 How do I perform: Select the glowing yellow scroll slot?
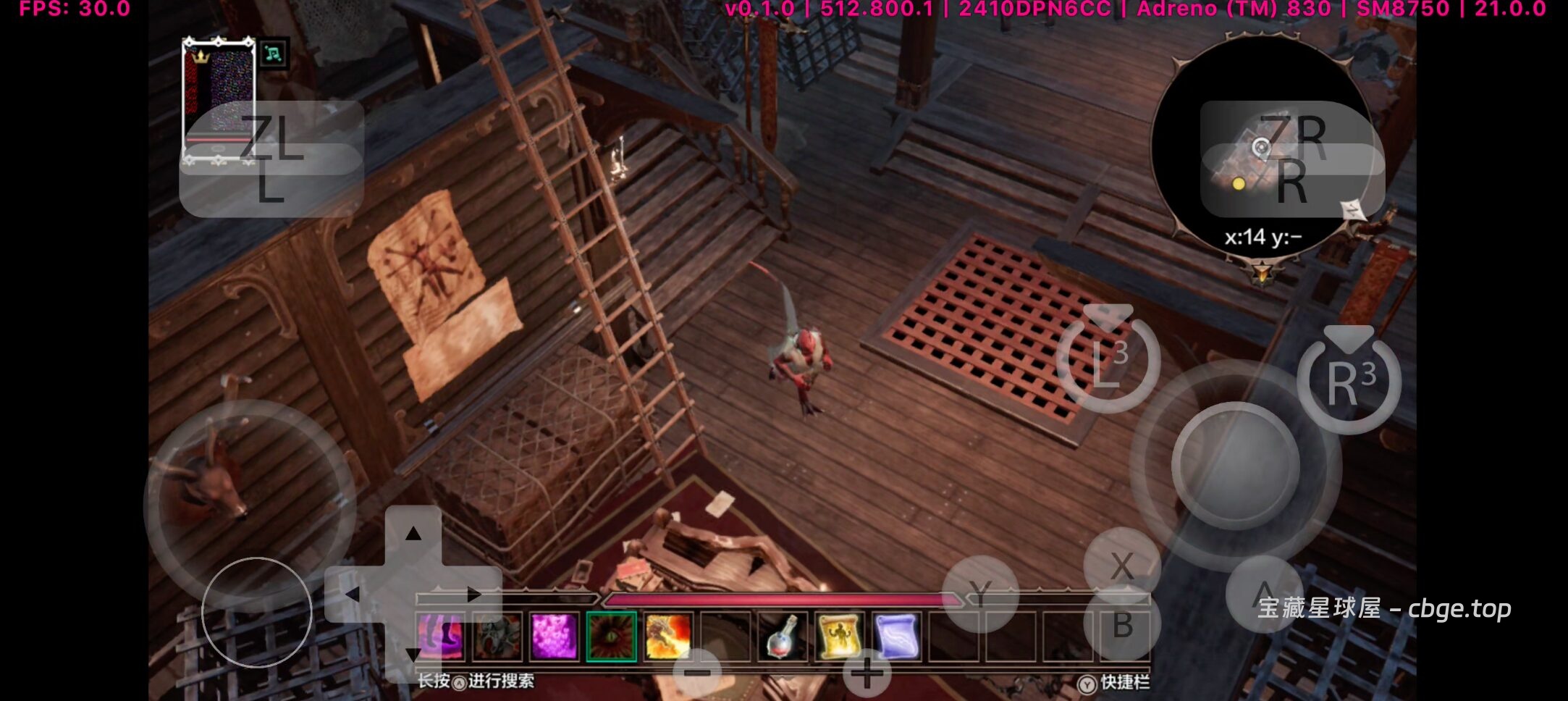[x=838, y=637]
